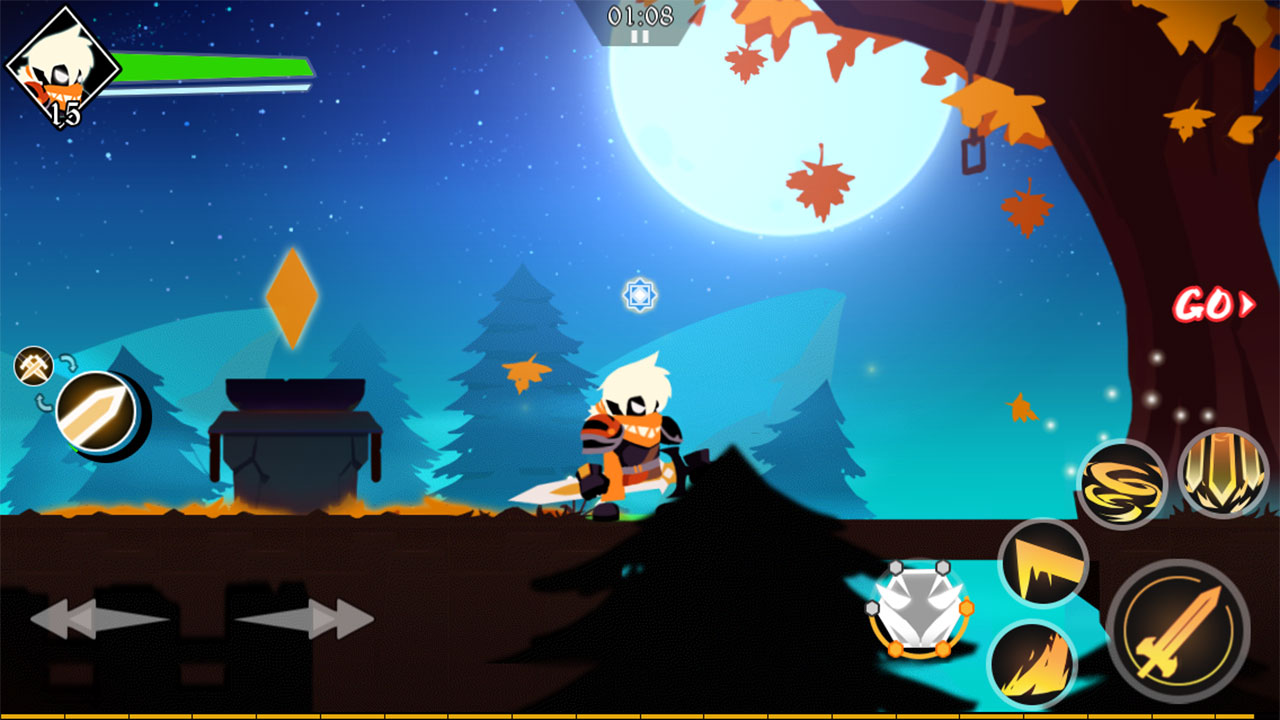Move left with the left arrow

click(97, 619)
